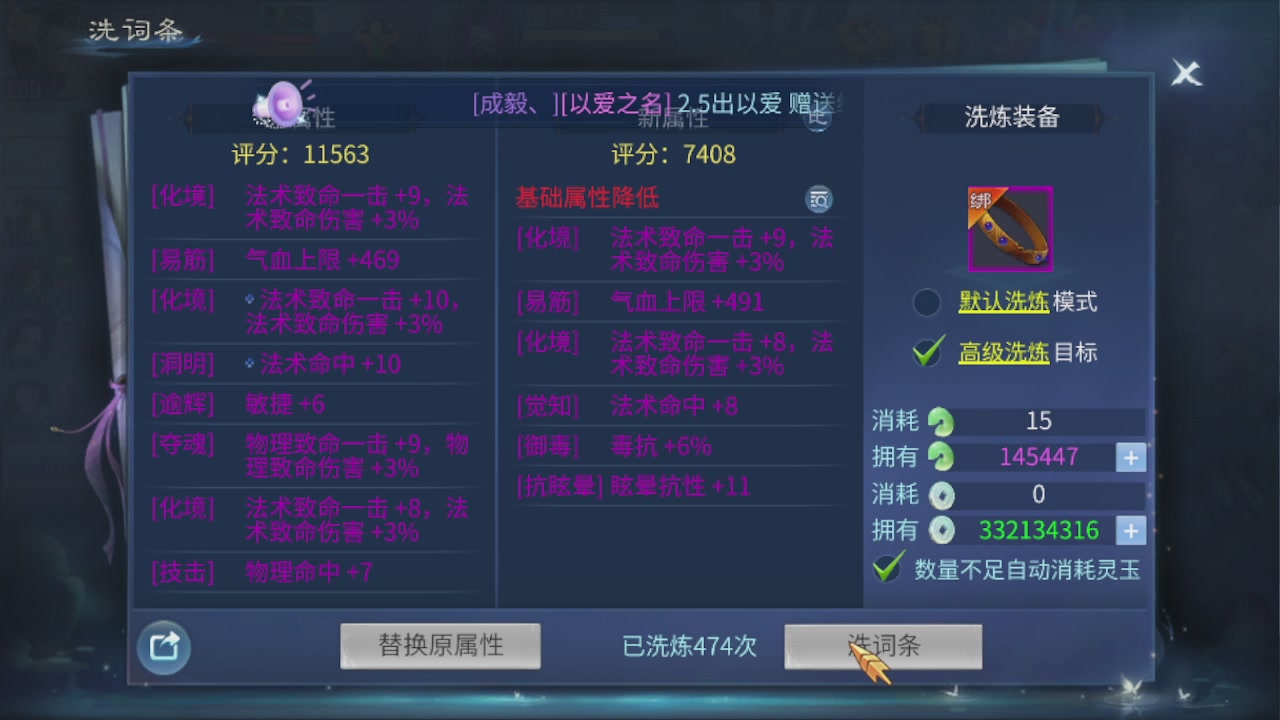Close the 洗词条 window with the X
The image size is (1280, 720).
pyautogui.click(x=1186, y=73)
